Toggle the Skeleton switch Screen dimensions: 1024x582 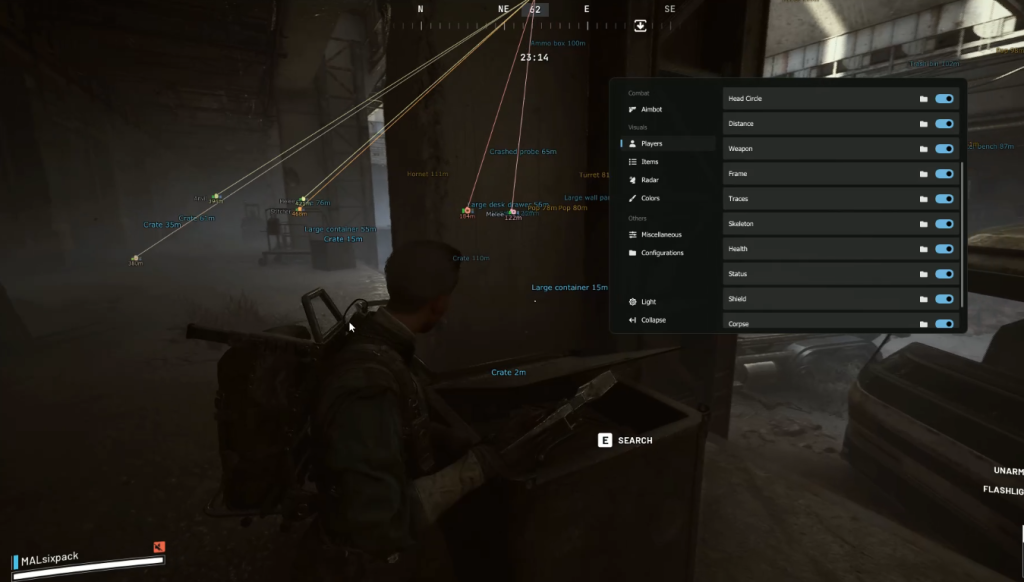coord(944,224)
